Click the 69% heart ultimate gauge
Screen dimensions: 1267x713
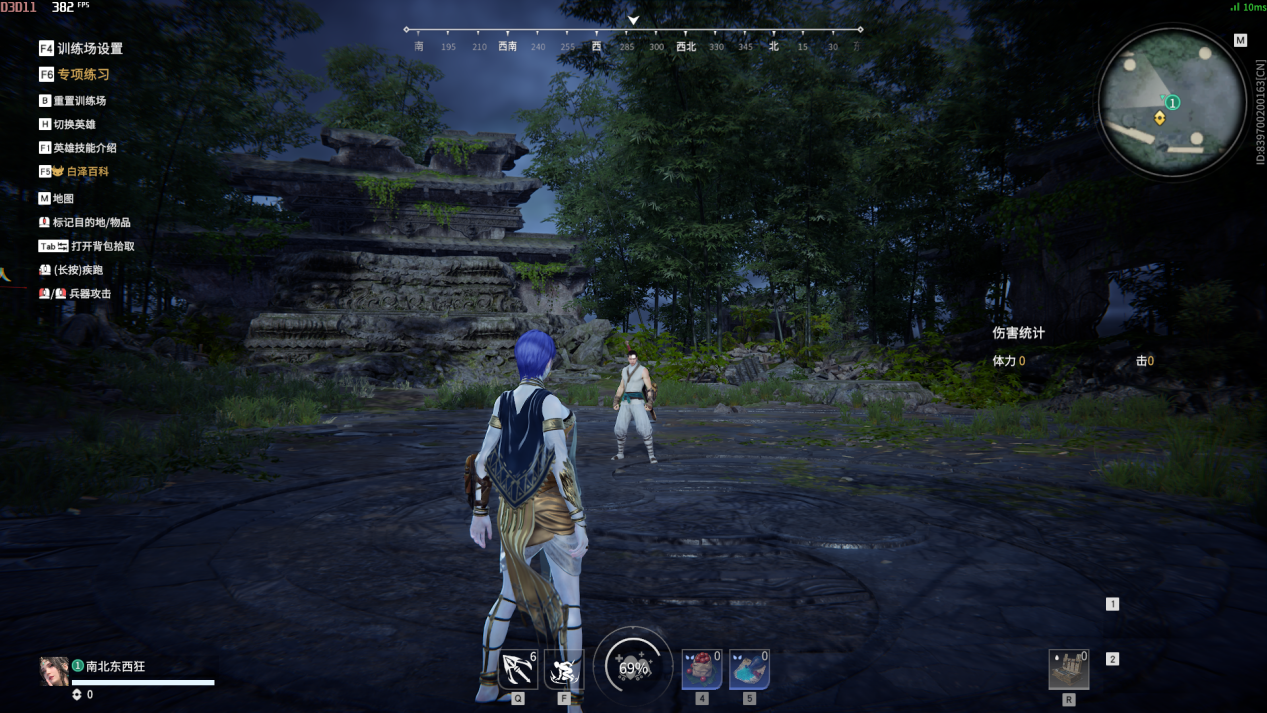[633, 667]
